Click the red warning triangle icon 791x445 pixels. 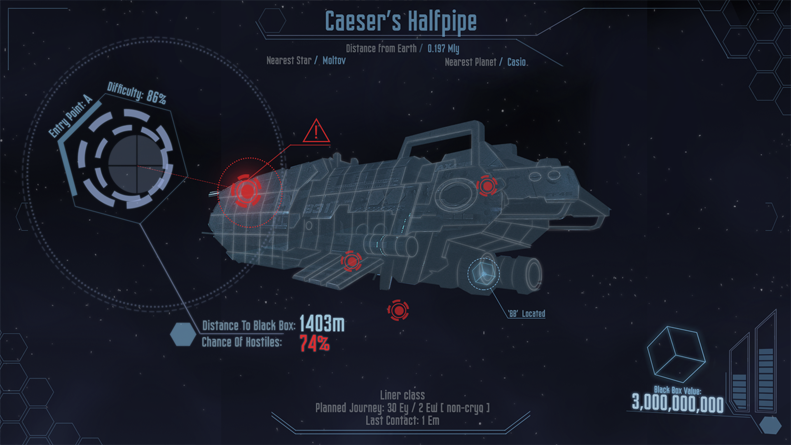pyautogui.click(x=316, y=131)
